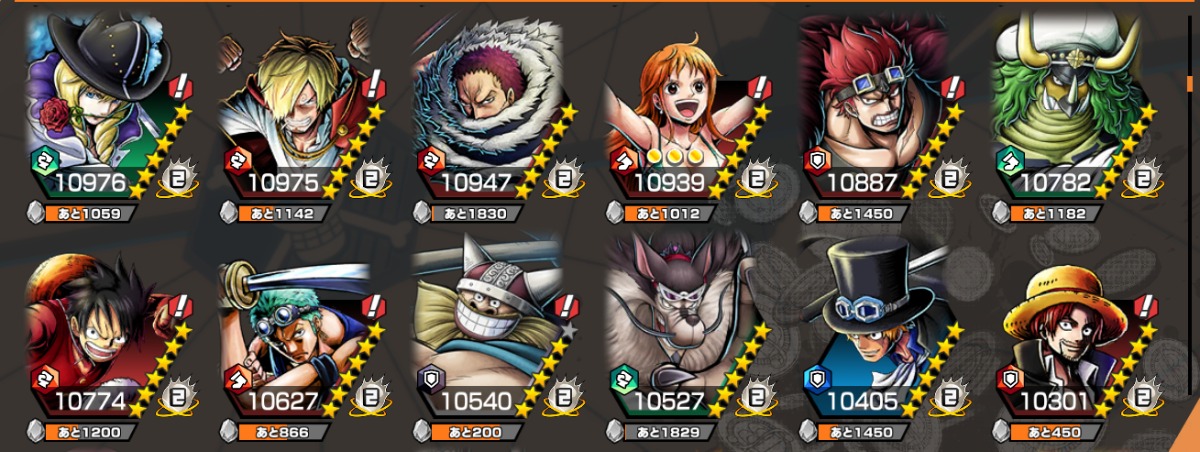Choose the green-haired horned character card 10782
The width and height of the screenshot is (1200, 452).
(1072, 110)
